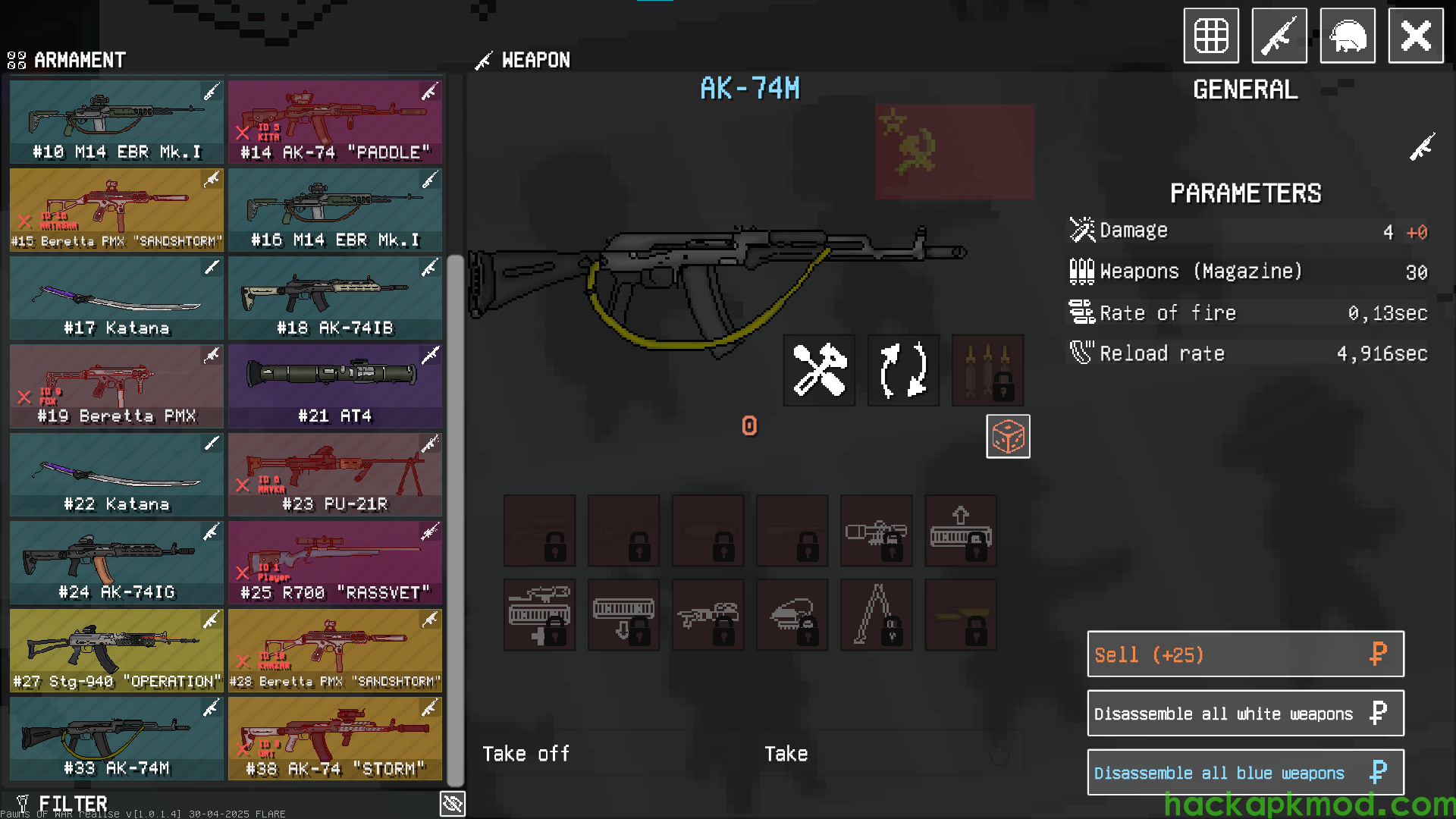This screenshot has height=819, width=1456.
Task: Disassemble all white weapons
Action: click(x=1245, y=713)
